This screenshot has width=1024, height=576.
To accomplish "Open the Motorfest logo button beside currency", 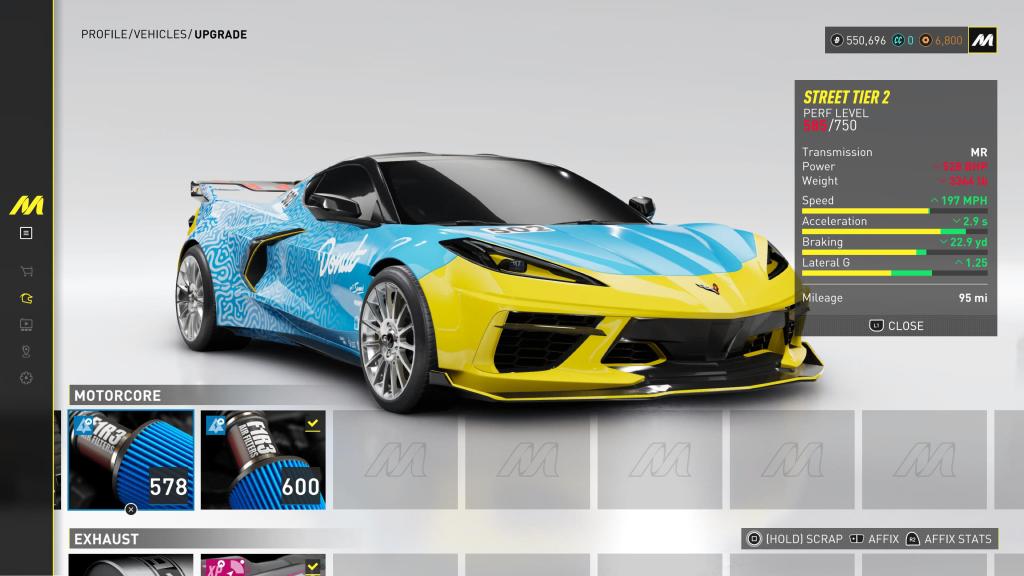I will click(982, 40).
